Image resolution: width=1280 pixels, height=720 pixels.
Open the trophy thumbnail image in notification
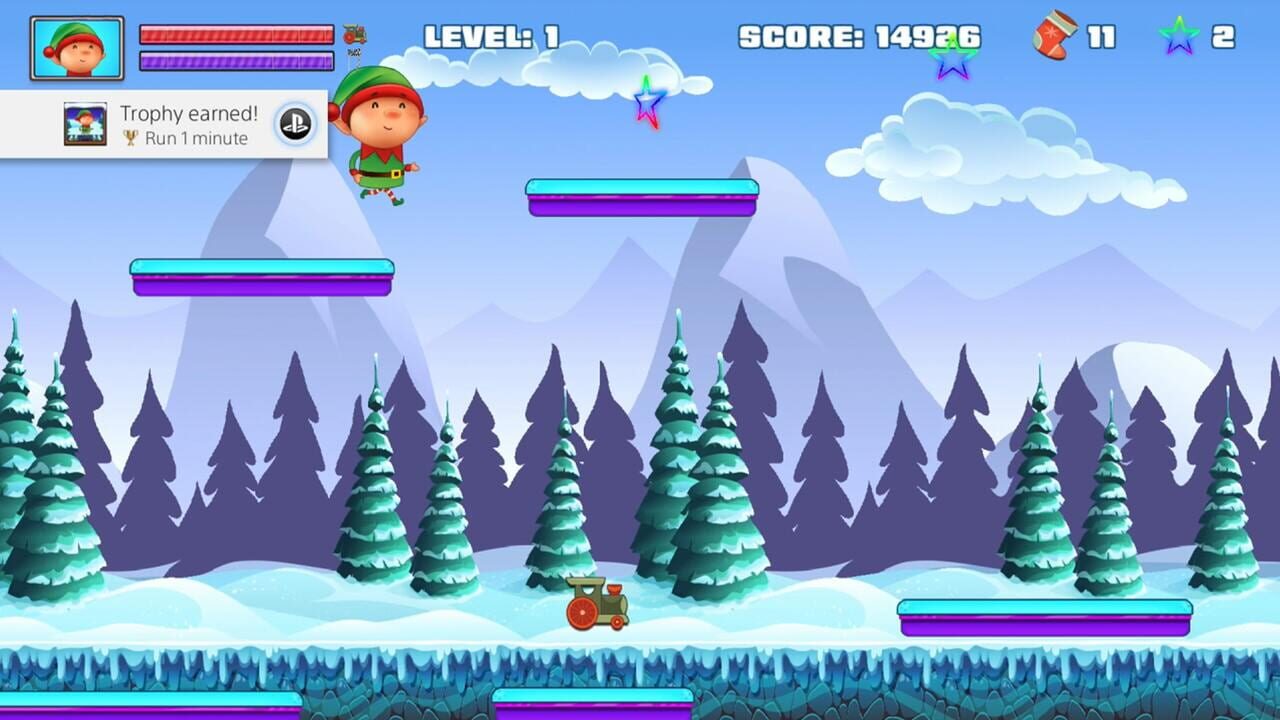click(86, 122)
